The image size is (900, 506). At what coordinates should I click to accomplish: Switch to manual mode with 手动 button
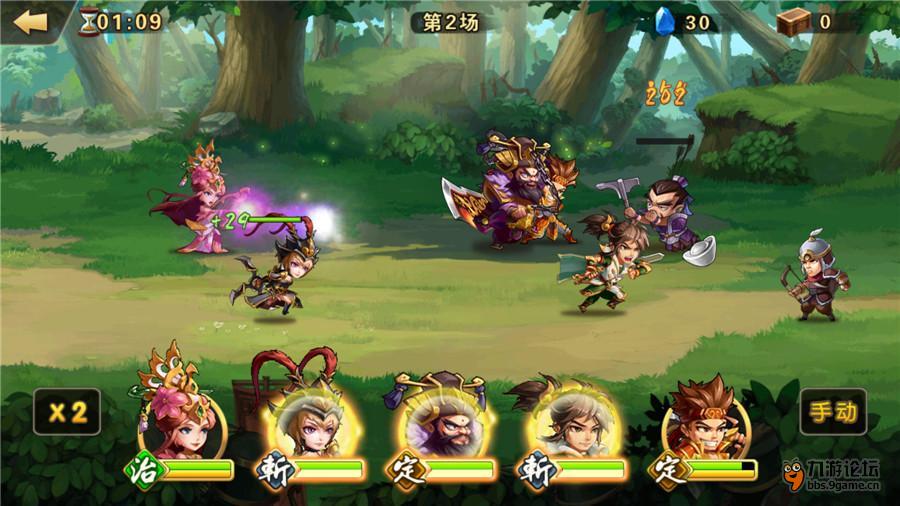coord(833,411)
